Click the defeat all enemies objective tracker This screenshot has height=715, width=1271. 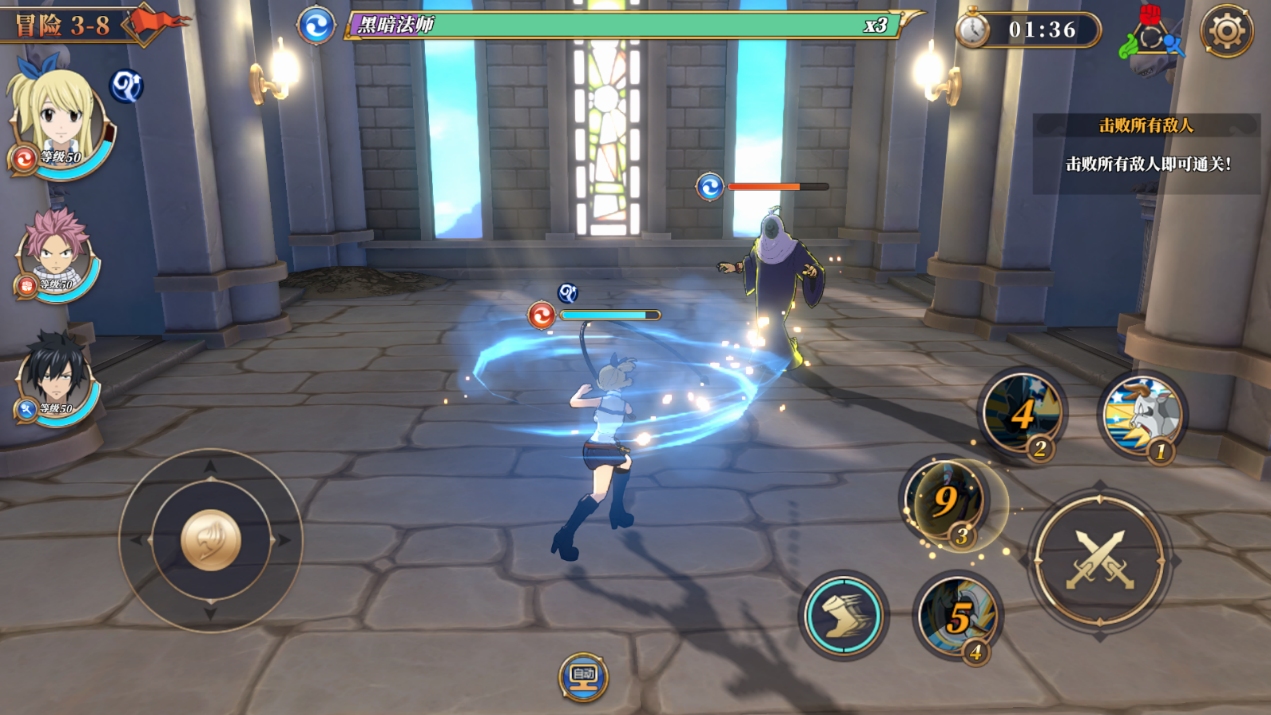coord(1146,150)
